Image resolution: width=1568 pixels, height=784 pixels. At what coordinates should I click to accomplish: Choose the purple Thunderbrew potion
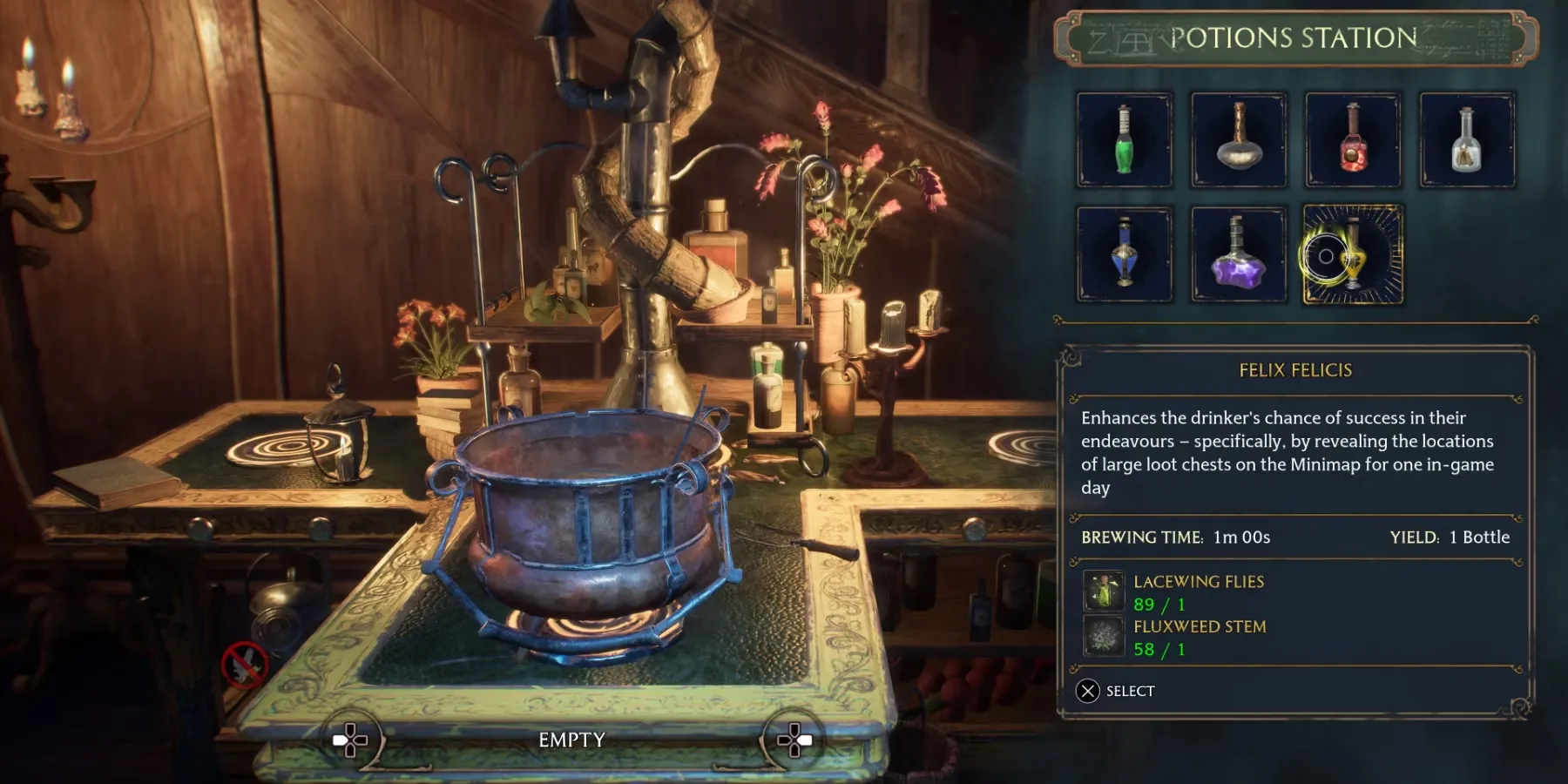coord(1239,253)
